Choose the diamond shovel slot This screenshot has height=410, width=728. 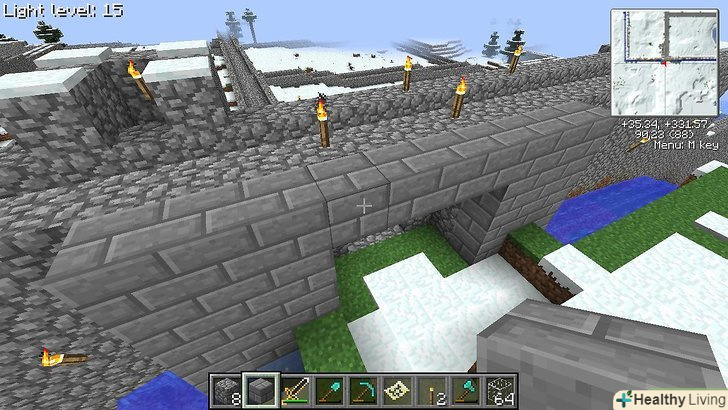330,389
